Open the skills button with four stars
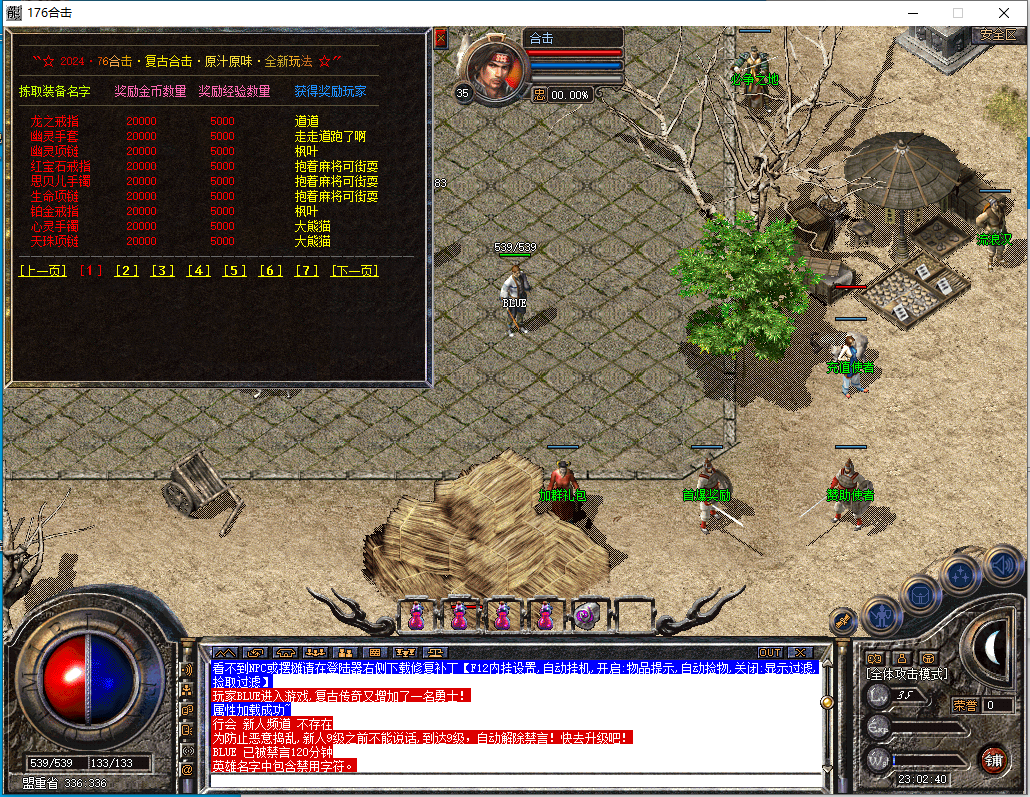 coord(961,575)
